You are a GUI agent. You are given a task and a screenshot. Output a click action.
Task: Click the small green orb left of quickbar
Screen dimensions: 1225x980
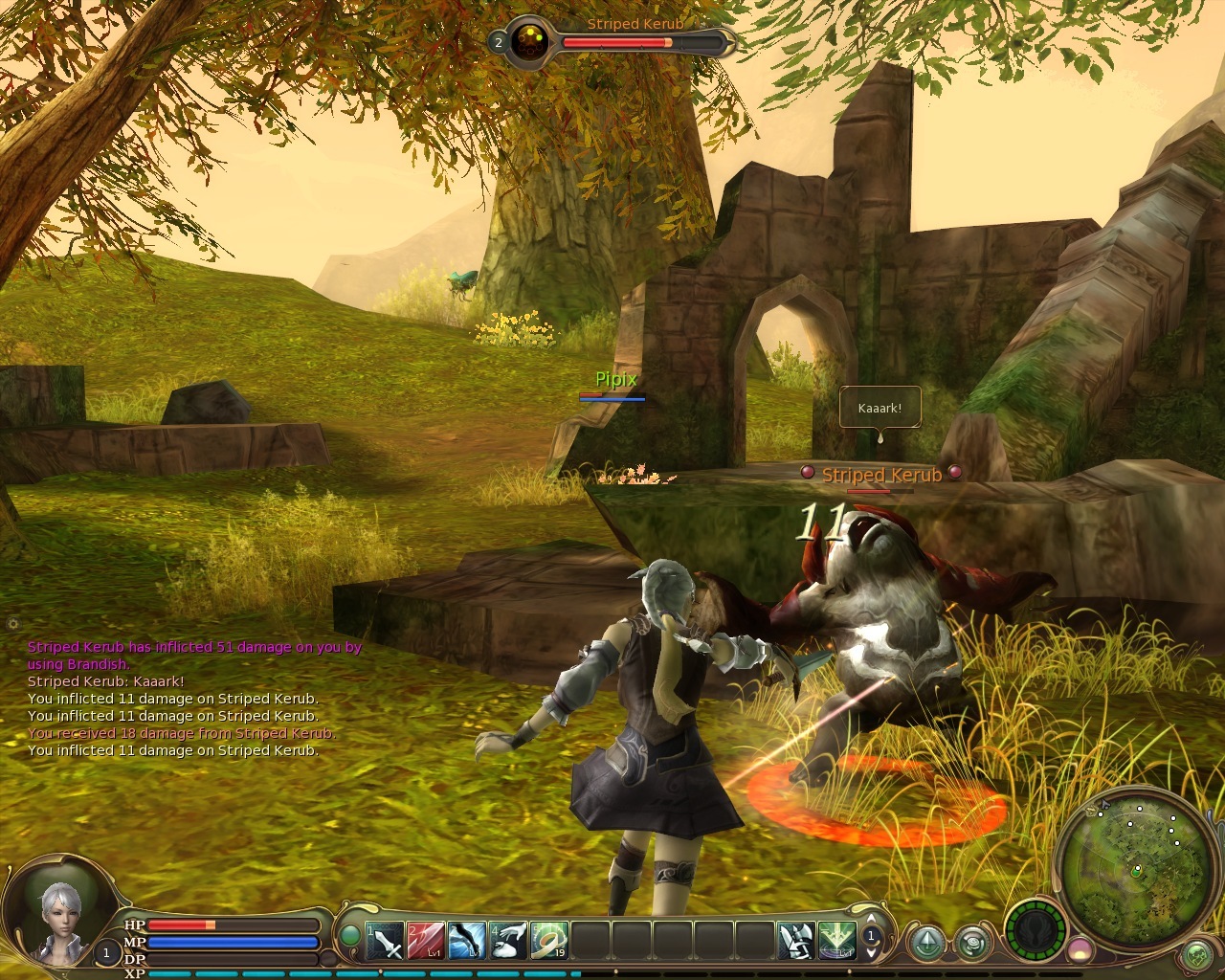coord(350,935)
